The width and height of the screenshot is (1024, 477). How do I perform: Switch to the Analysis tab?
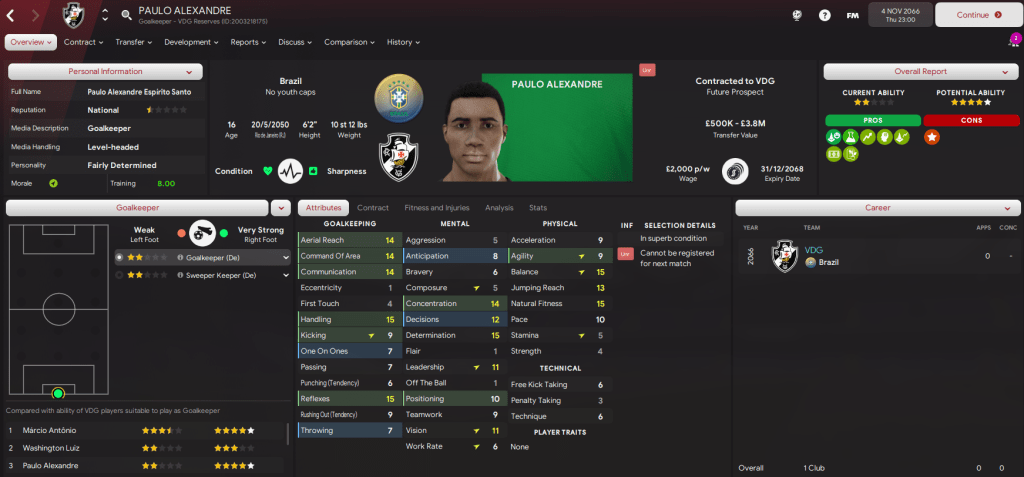[x=499, y=208]
